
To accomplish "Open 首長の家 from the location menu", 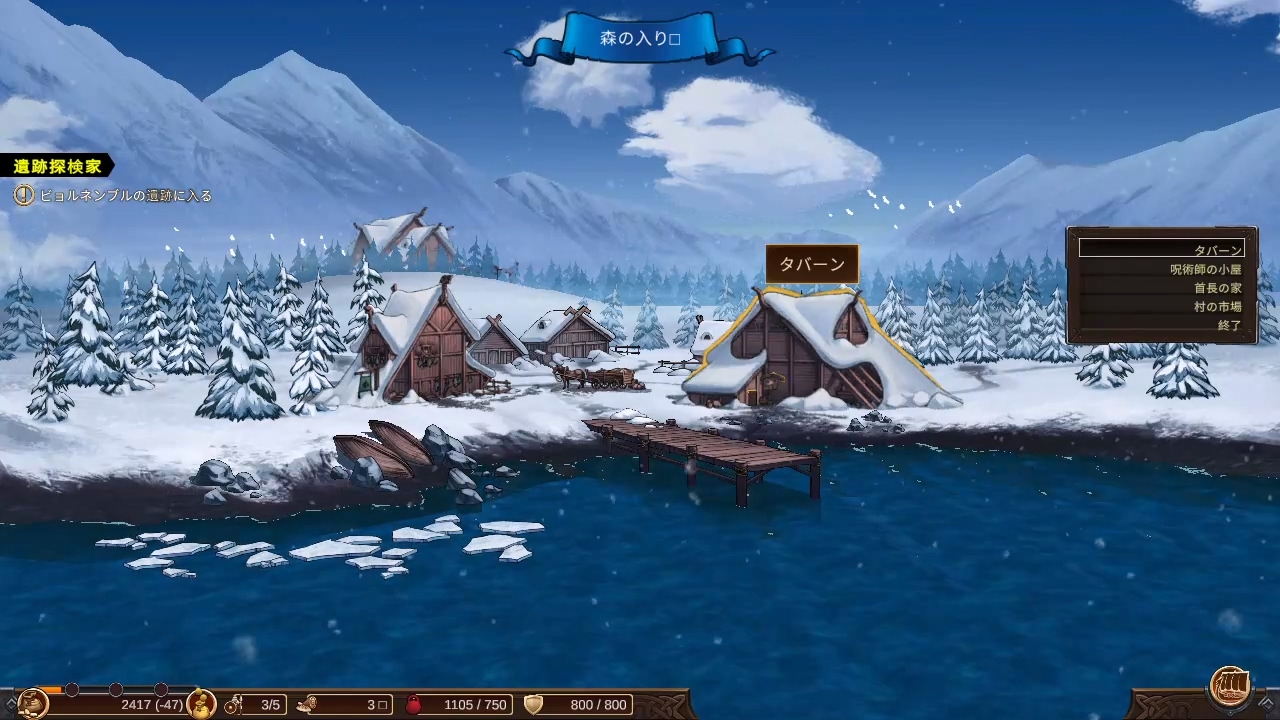I will 1162,288.
